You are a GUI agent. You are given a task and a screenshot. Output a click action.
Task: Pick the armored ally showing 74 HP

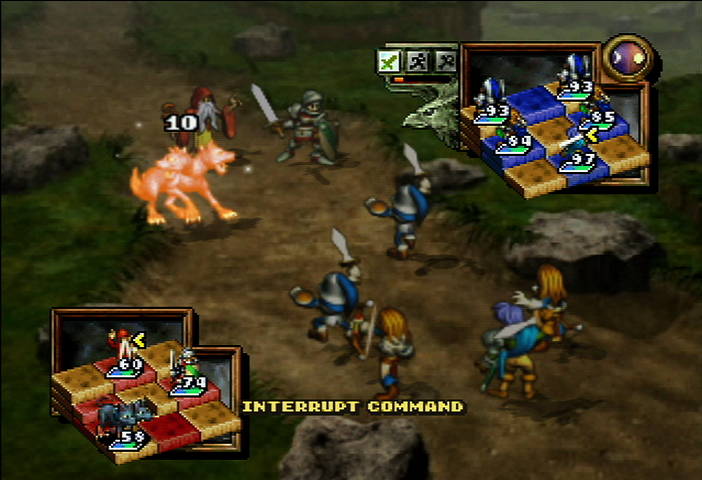click(x=184, y=366)
